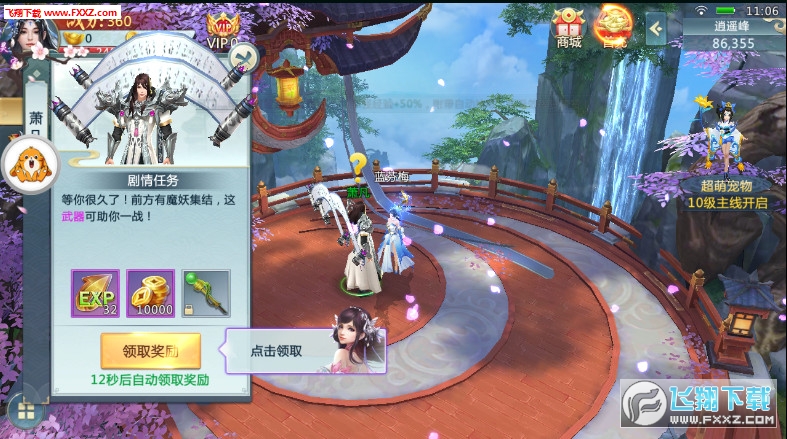Select the 10000 gold coins reward
The height and width of the screenshot is (439, 787).
[150, 293]
